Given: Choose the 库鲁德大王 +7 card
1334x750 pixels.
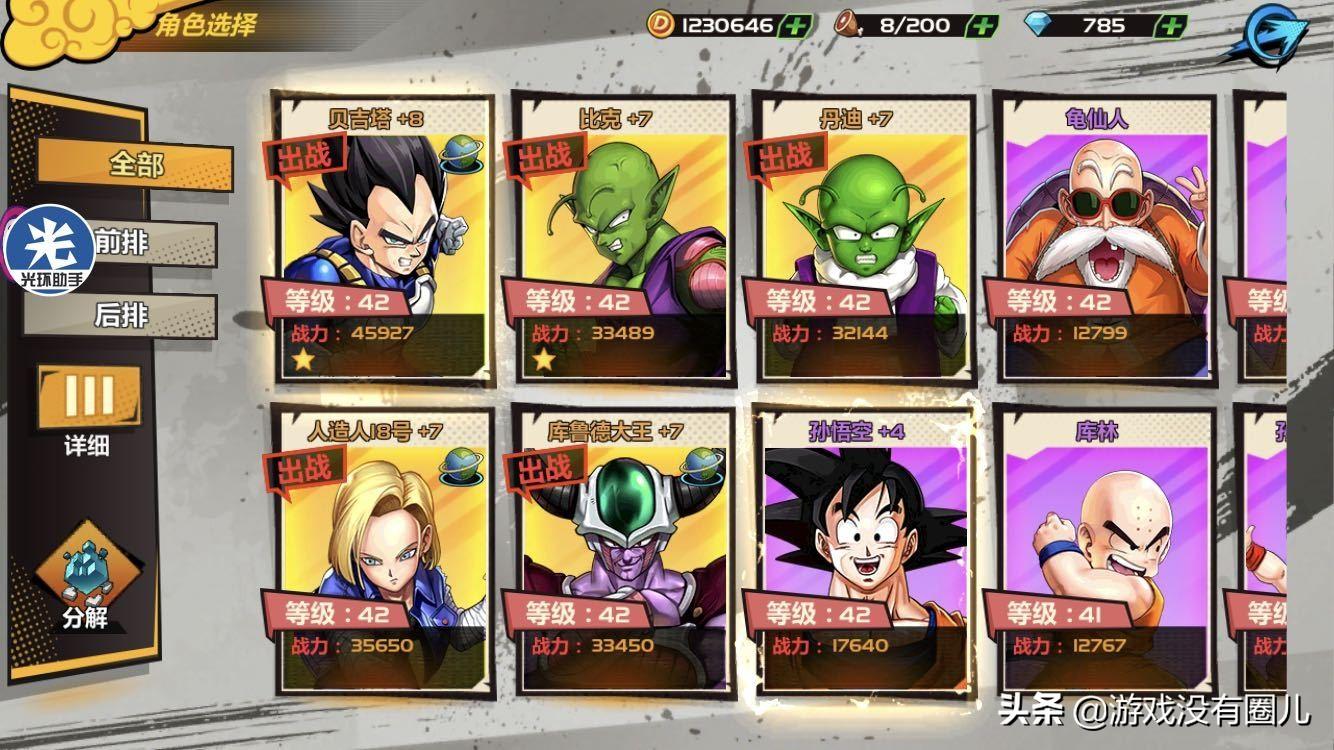Looking at the screenshot, I should 623,552.
